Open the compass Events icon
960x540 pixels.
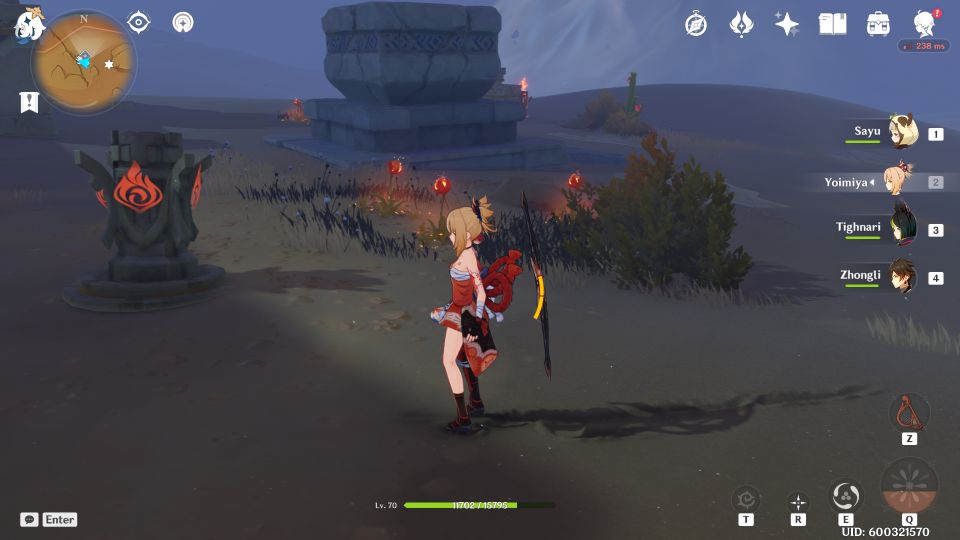[x=696, y=24]
